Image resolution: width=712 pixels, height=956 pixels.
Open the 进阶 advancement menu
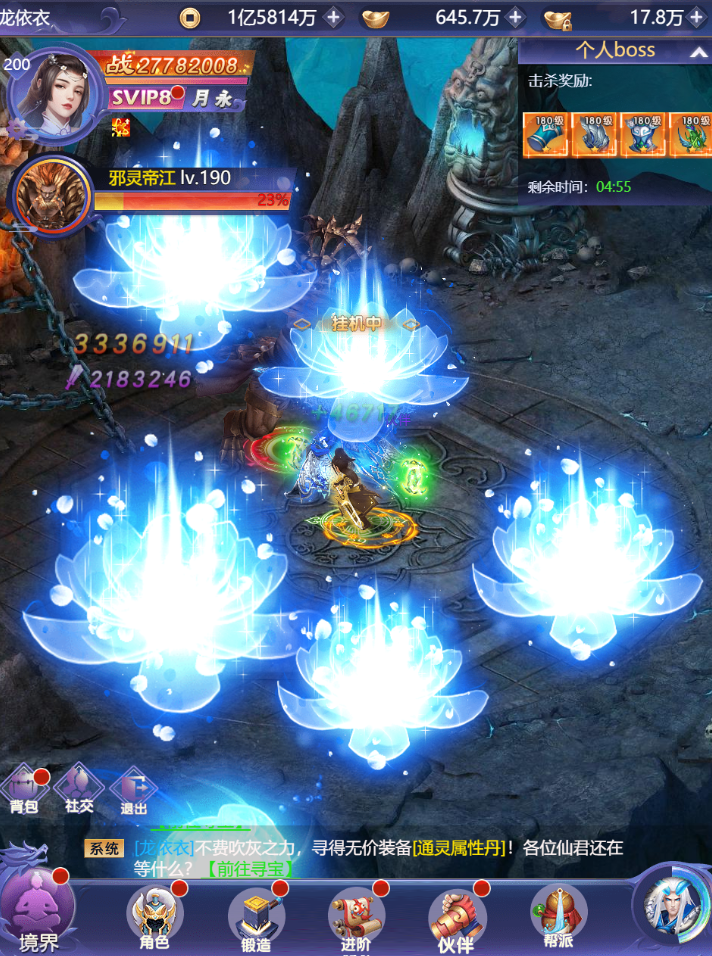(x=357, y=915)
